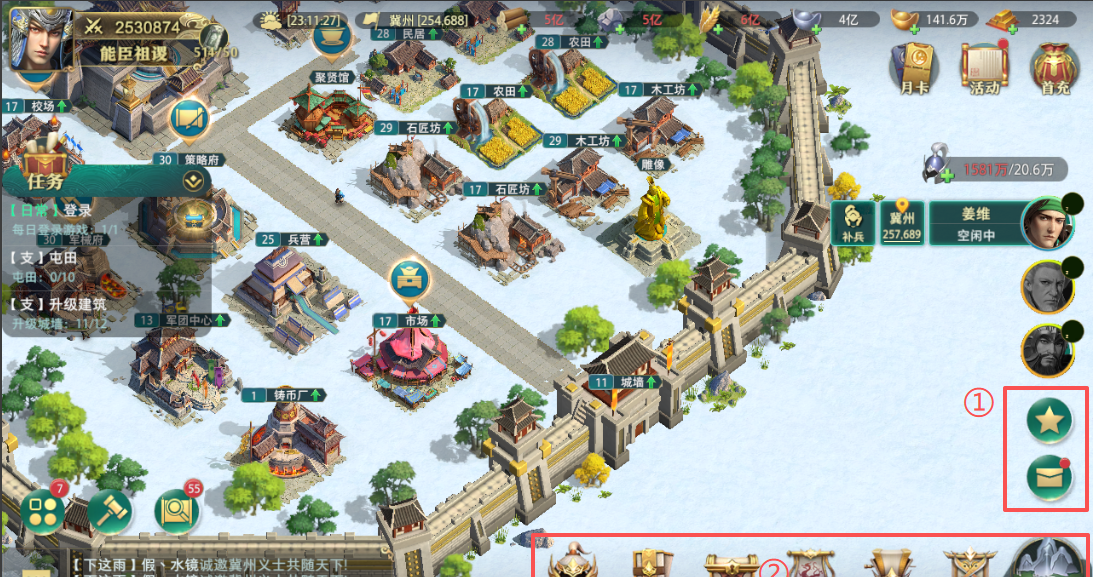The height and width of the screenshot is (577, 1093).
Task: Open the helmet generals menu icon
Action: (574, 562)
